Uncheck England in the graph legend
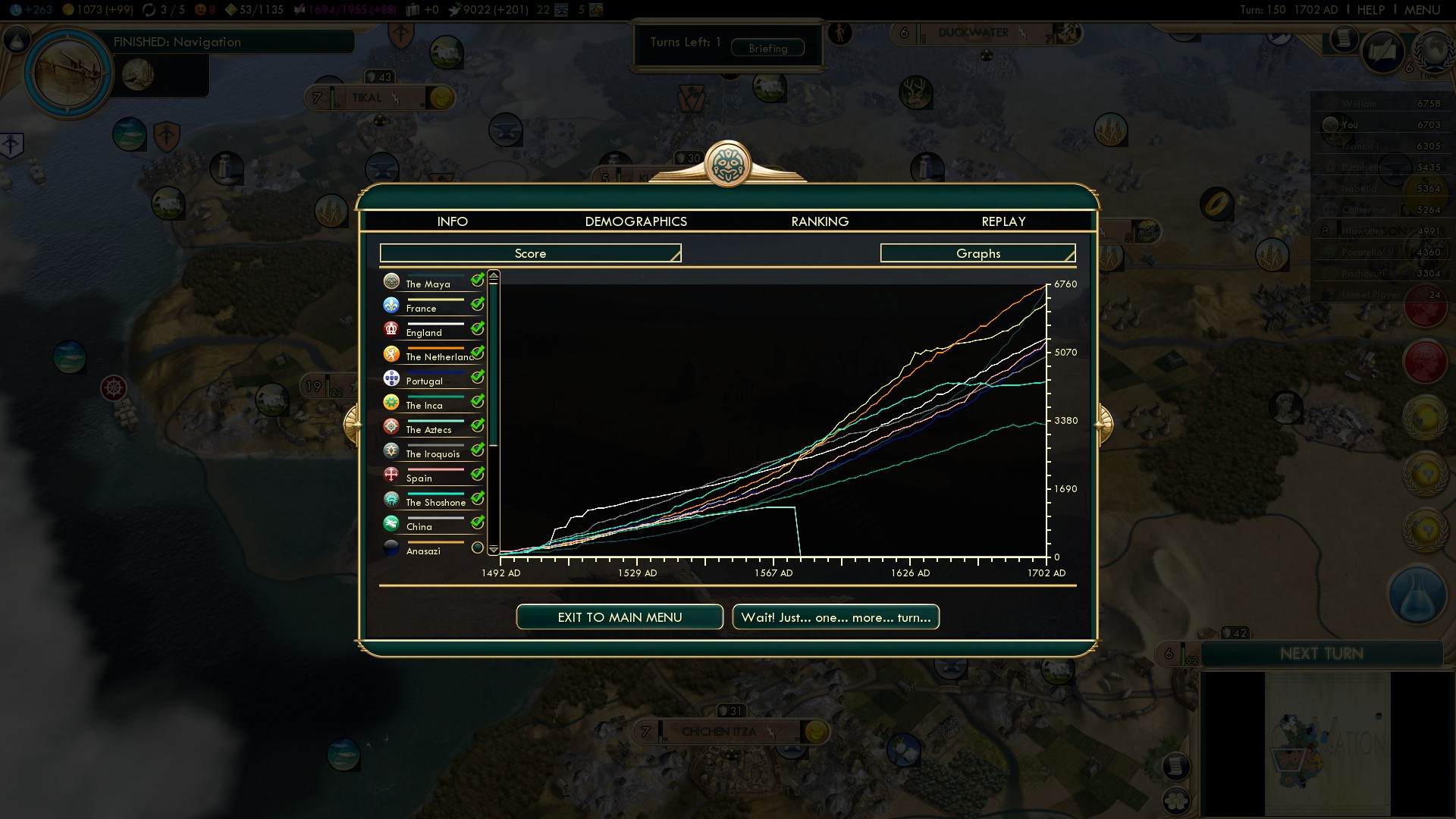Screen dimensions: 1456x819 click(477, 329)
